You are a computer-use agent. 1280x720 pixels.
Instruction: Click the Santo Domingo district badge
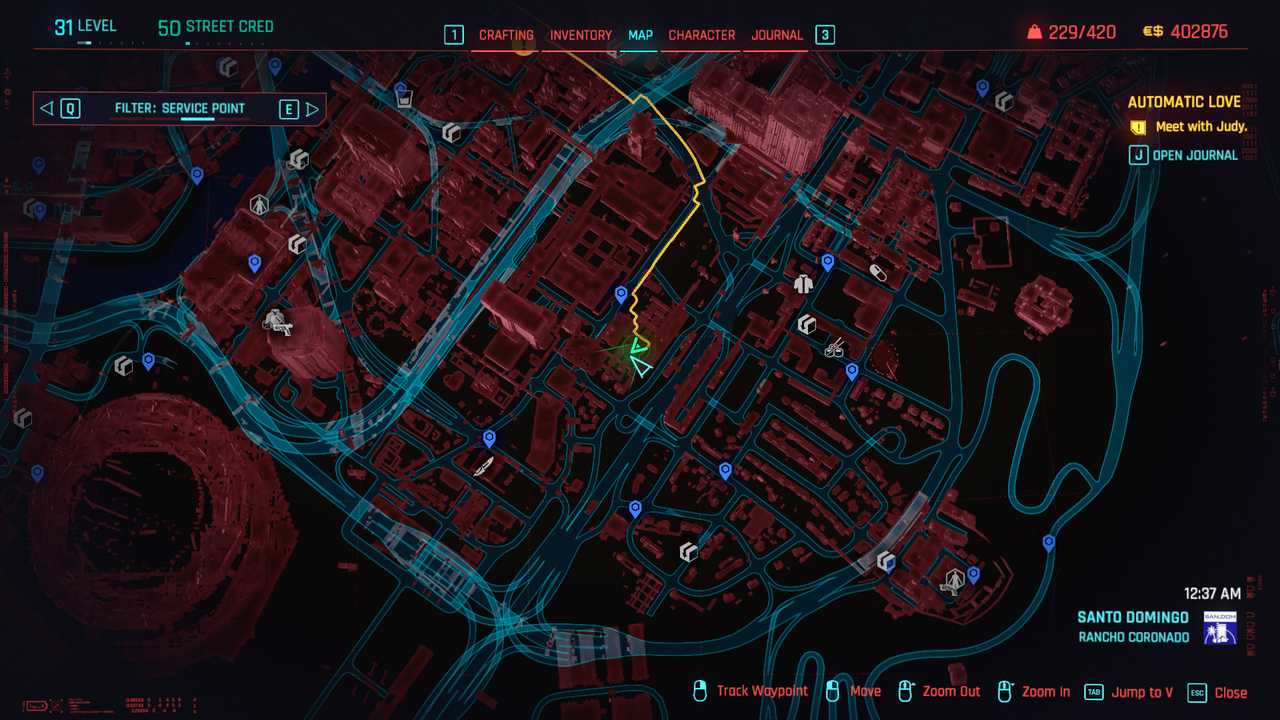click(1220, 627)
